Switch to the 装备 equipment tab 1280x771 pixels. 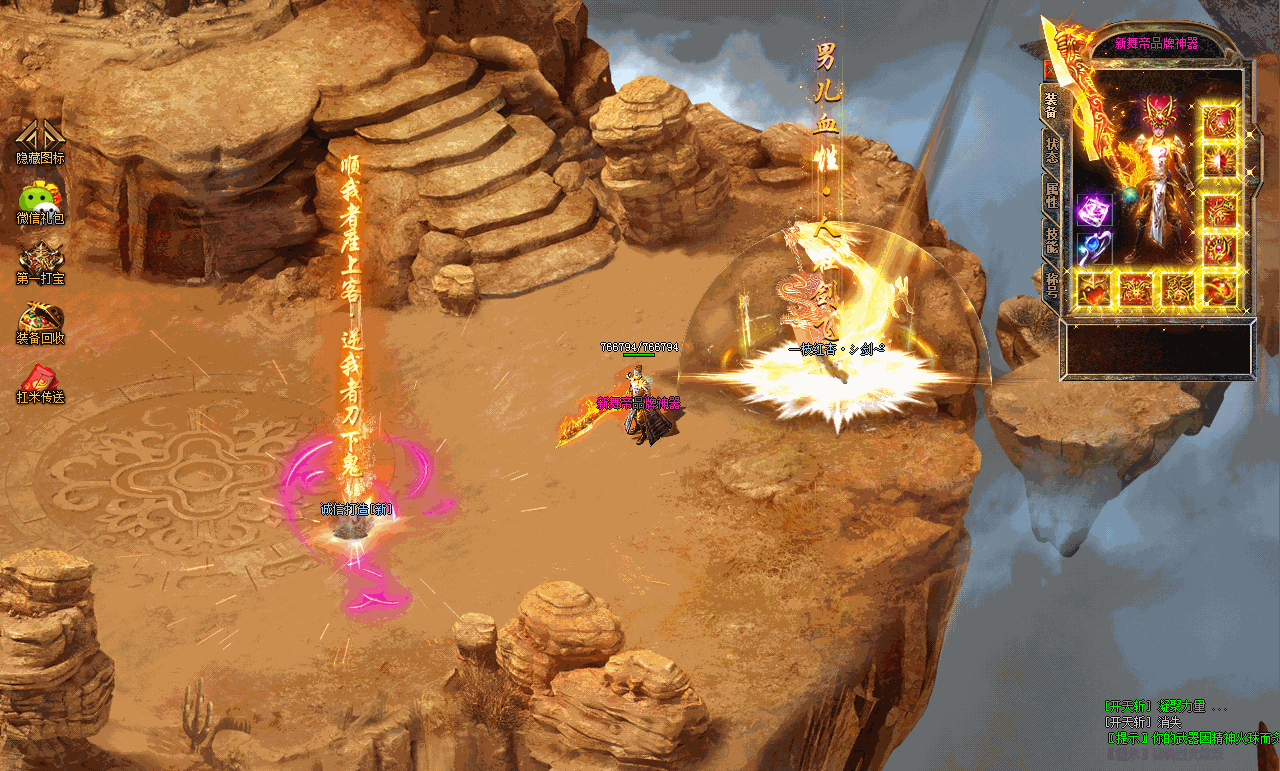(1051, 105)
